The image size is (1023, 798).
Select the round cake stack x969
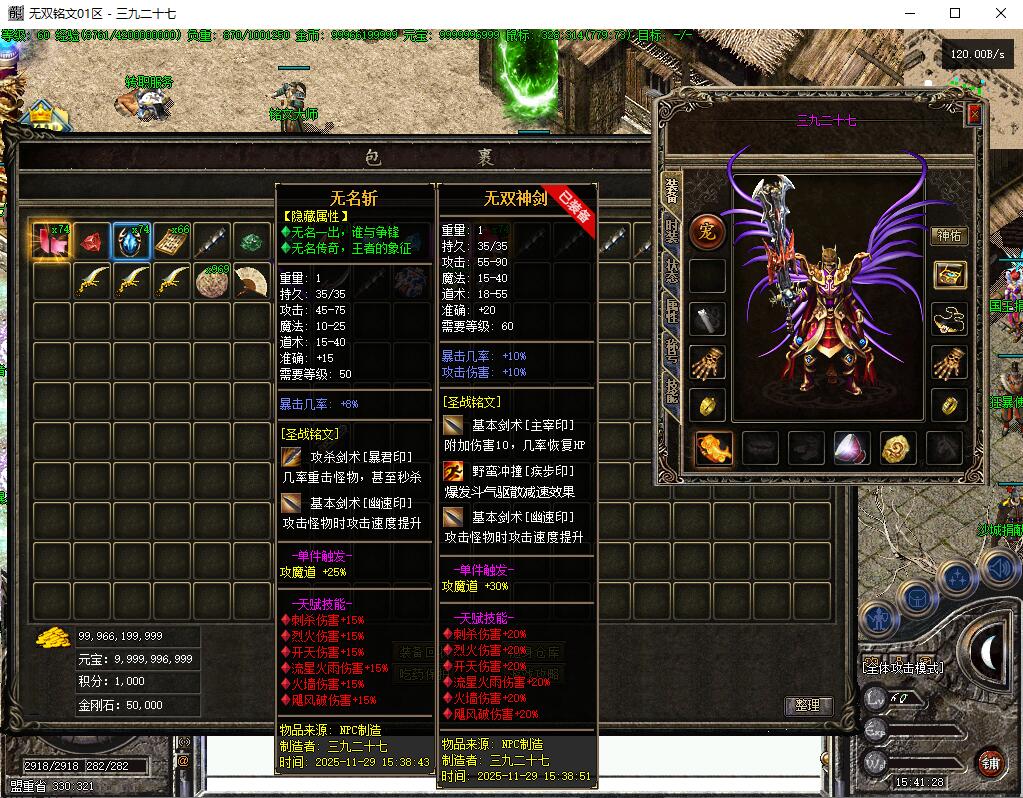click(x=212, y=283)
